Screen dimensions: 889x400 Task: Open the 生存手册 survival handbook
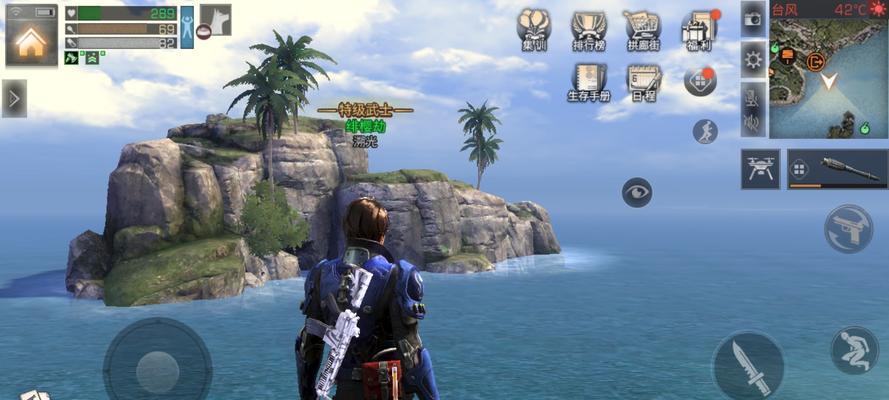pyautogui.click(x=589, y=82)
